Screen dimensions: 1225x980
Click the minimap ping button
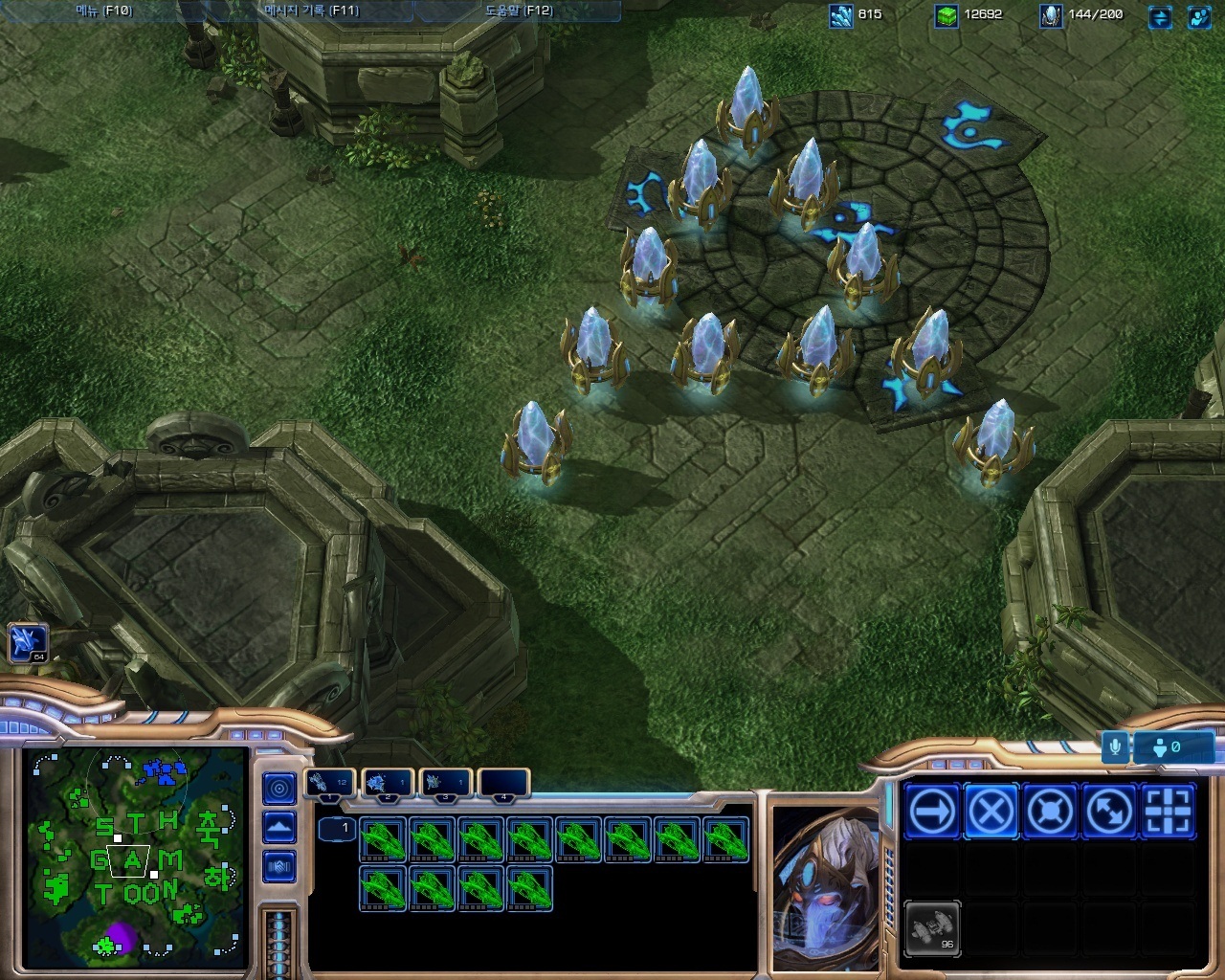click(x=279, y=789)
